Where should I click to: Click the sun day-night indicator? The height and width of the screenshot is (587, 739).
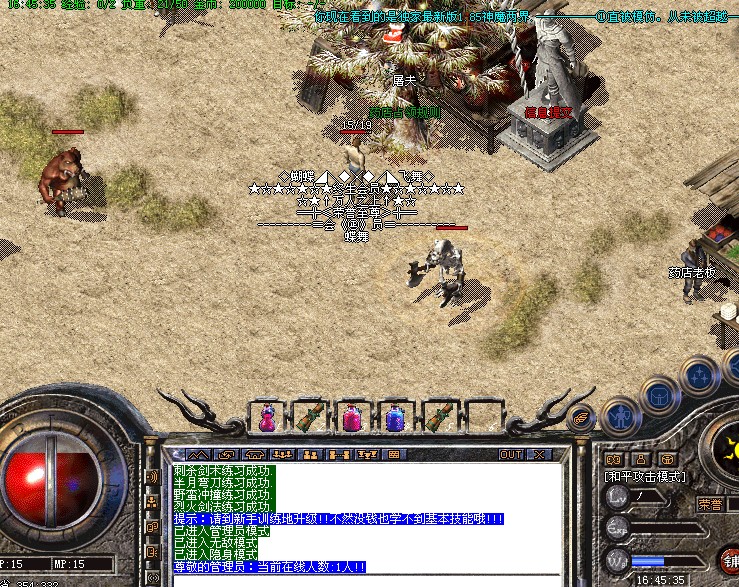coord(731,448)
